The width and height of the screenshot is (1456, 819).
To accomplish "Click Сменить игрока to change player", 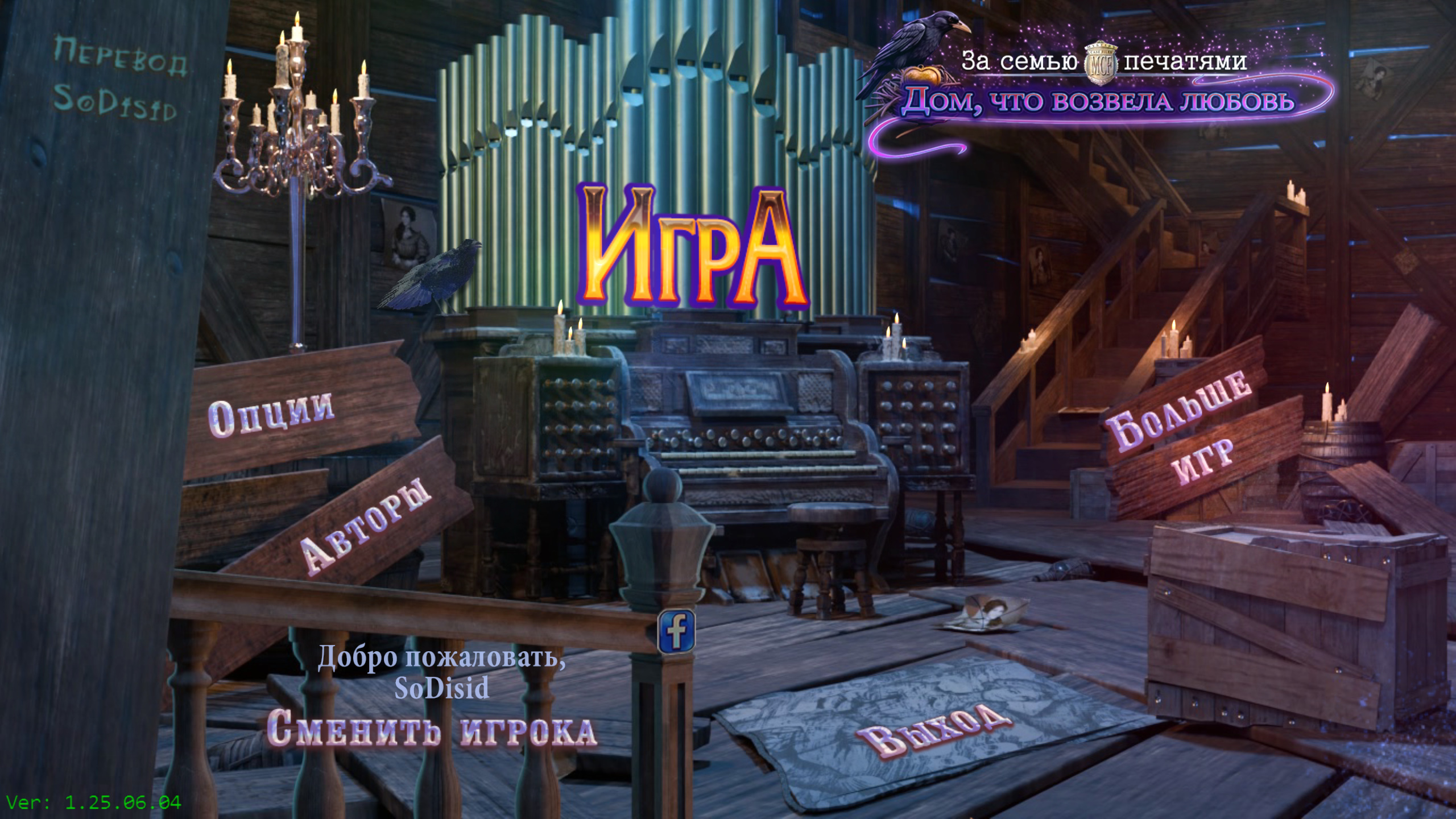I will click(431, 731).
